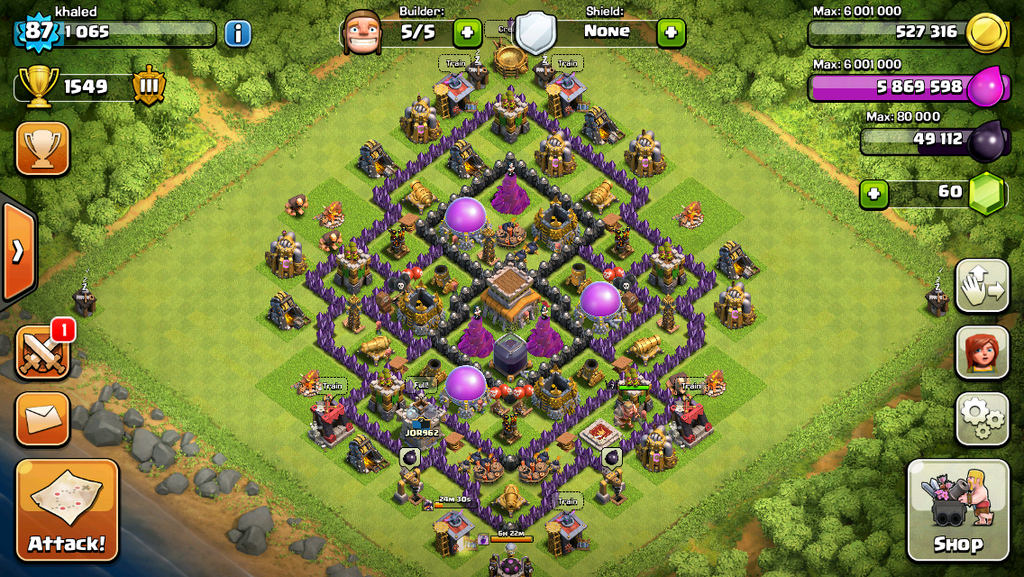Open the Shop
This screenshot has width=1024, height=577.
[x=957, y=509]
